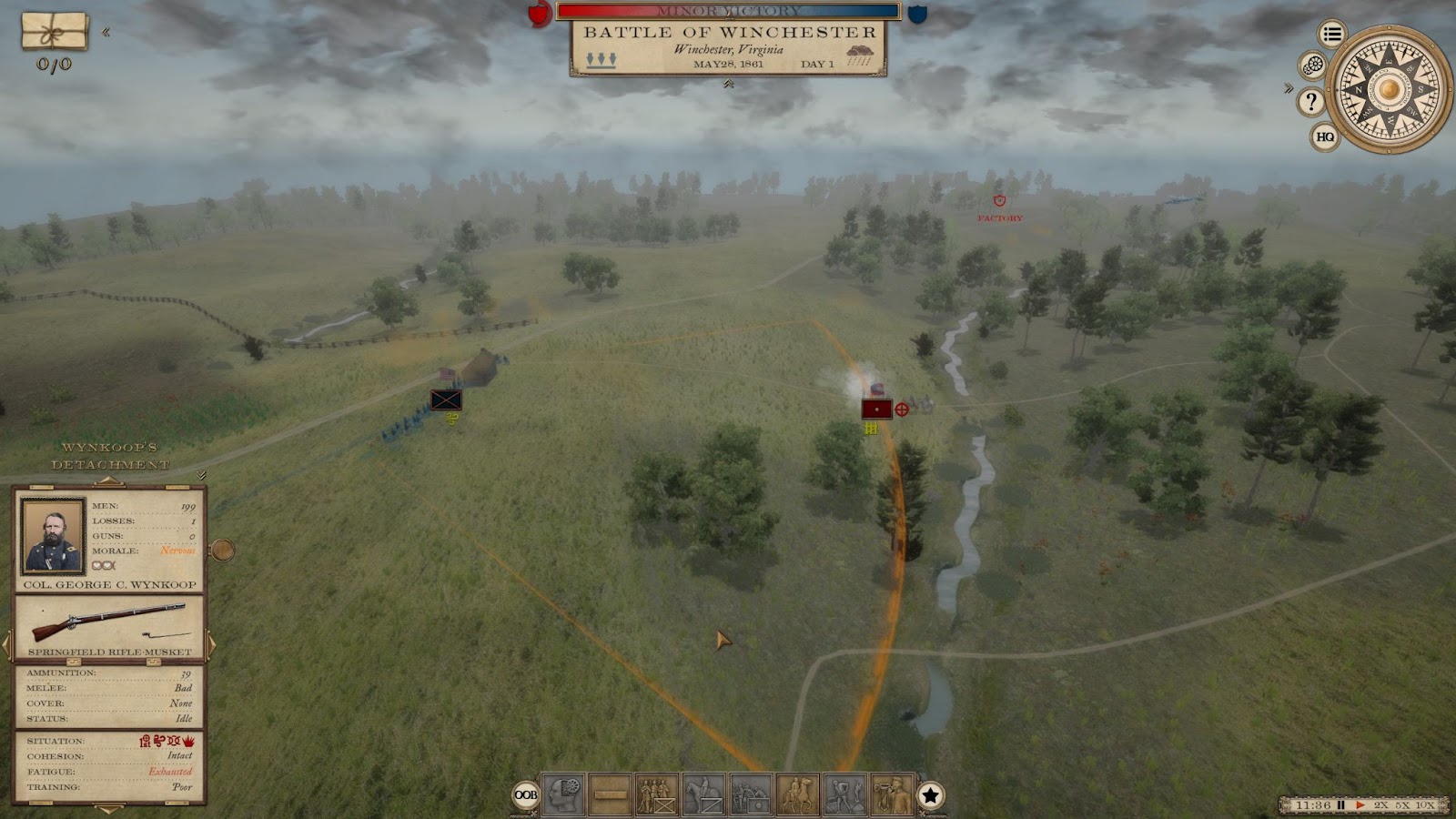Select the cavalry units toolbar icon
This screenshot has width=1456, height=819.
tap(703, 794)
